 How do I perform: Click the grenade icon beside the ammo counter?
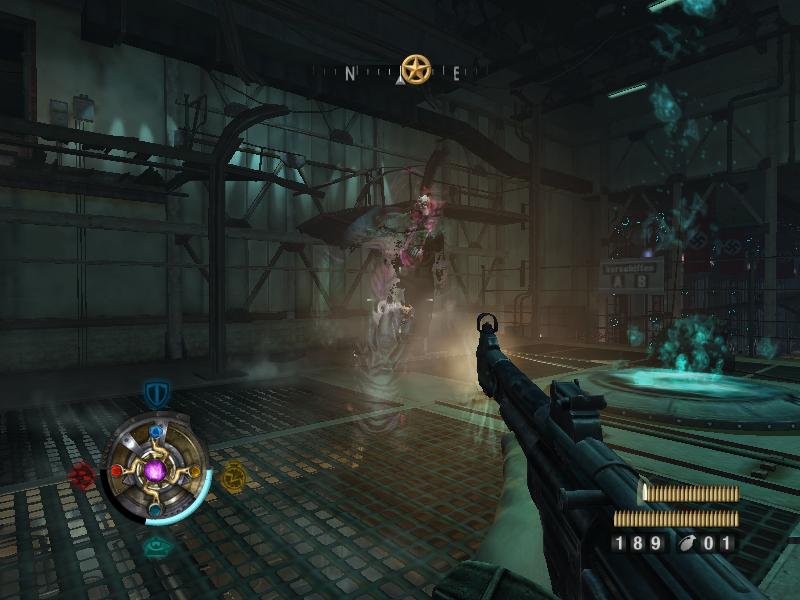click(687, 544)
